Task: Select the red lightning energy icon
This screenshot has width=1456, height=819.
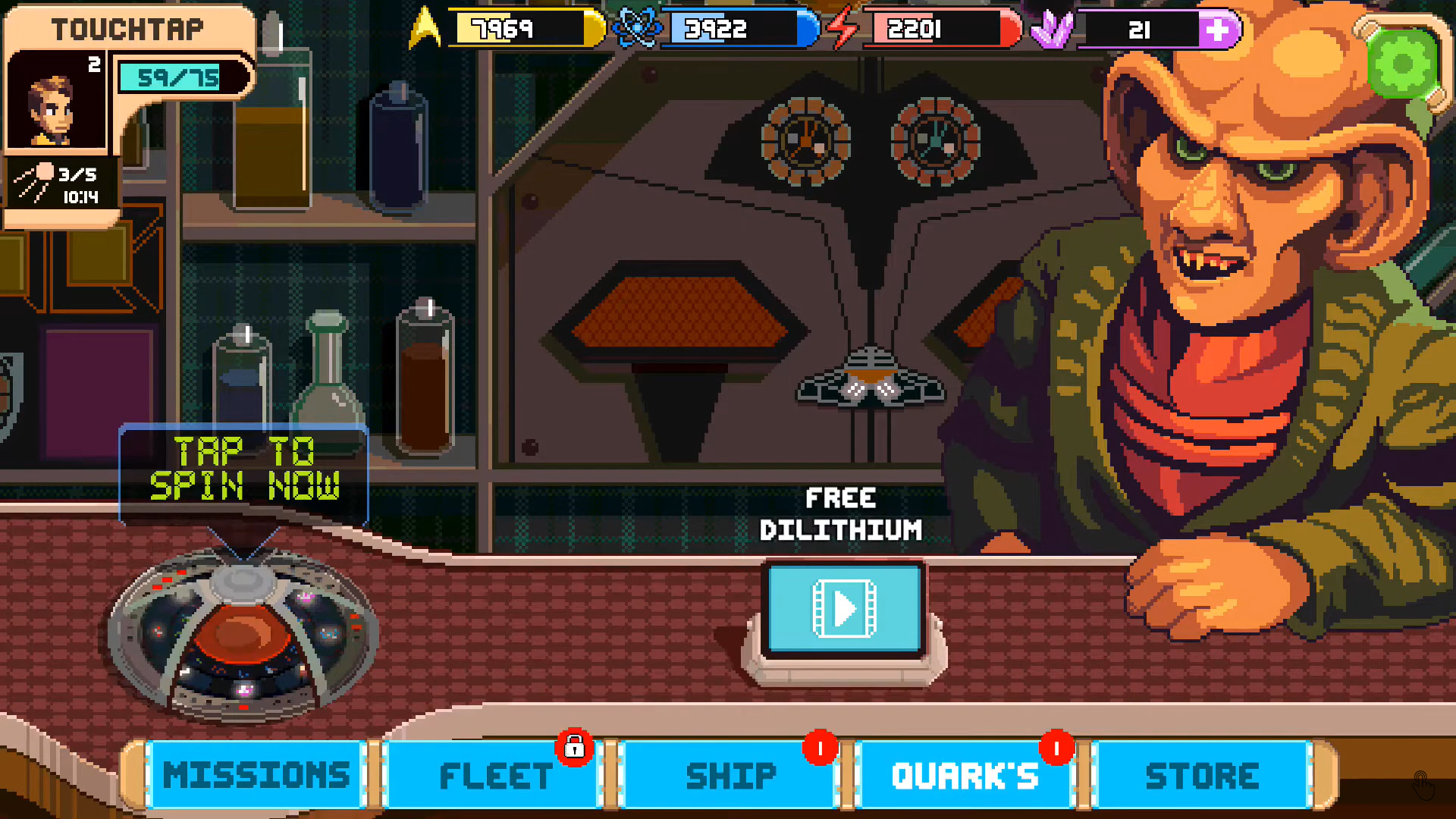Action: coord(844,29)
